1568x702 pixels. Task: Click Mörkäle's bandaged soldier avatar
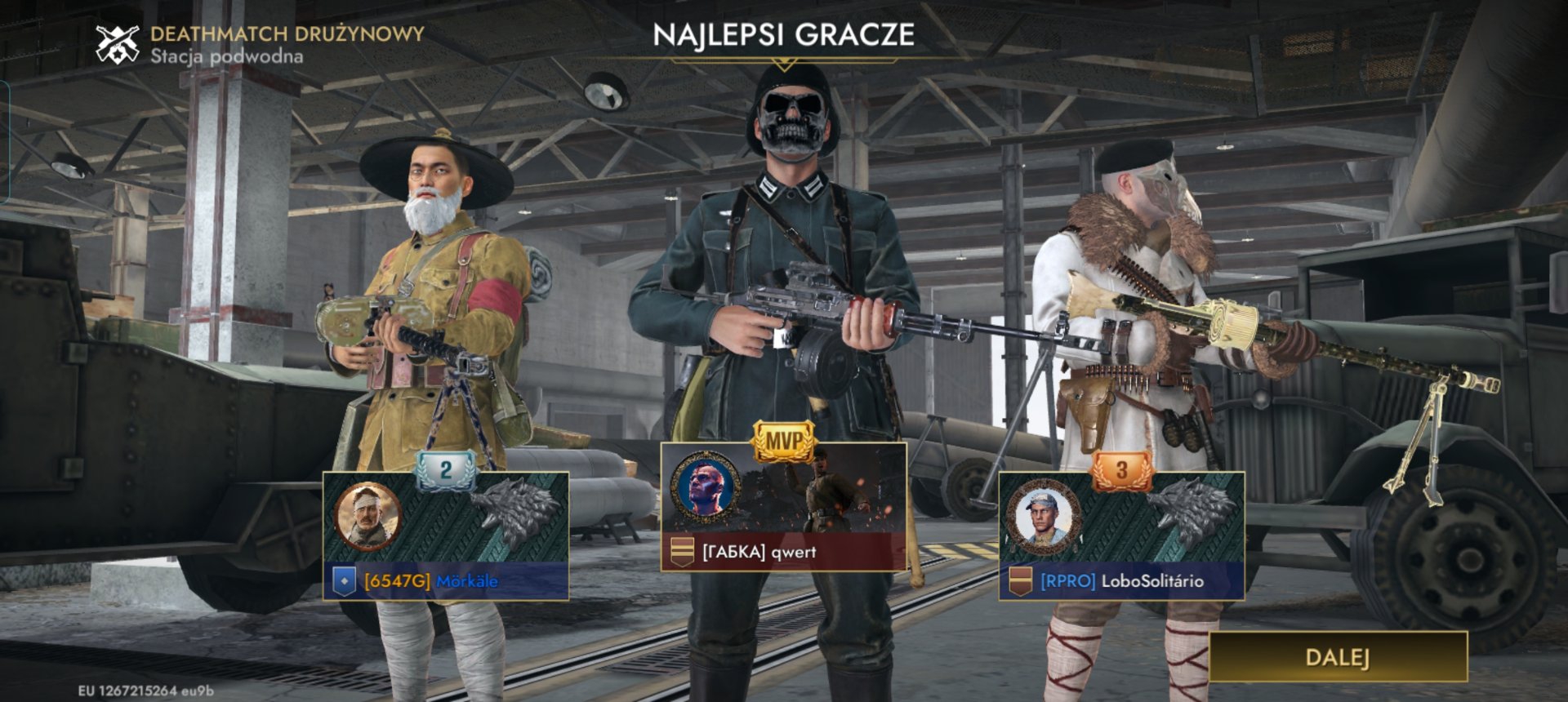367,516
